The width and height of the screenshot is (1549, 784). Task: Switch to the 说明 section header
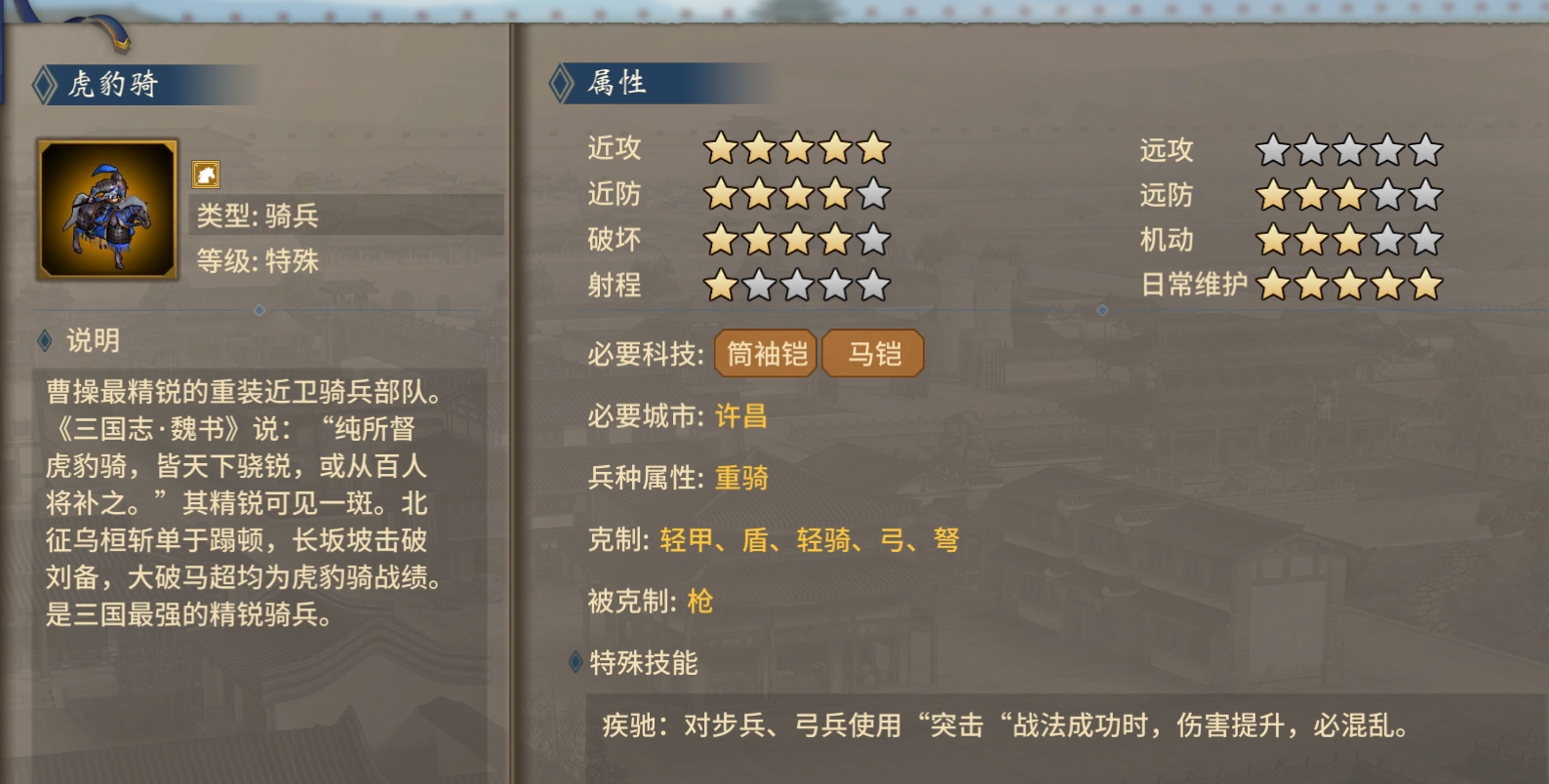[91, 340]
